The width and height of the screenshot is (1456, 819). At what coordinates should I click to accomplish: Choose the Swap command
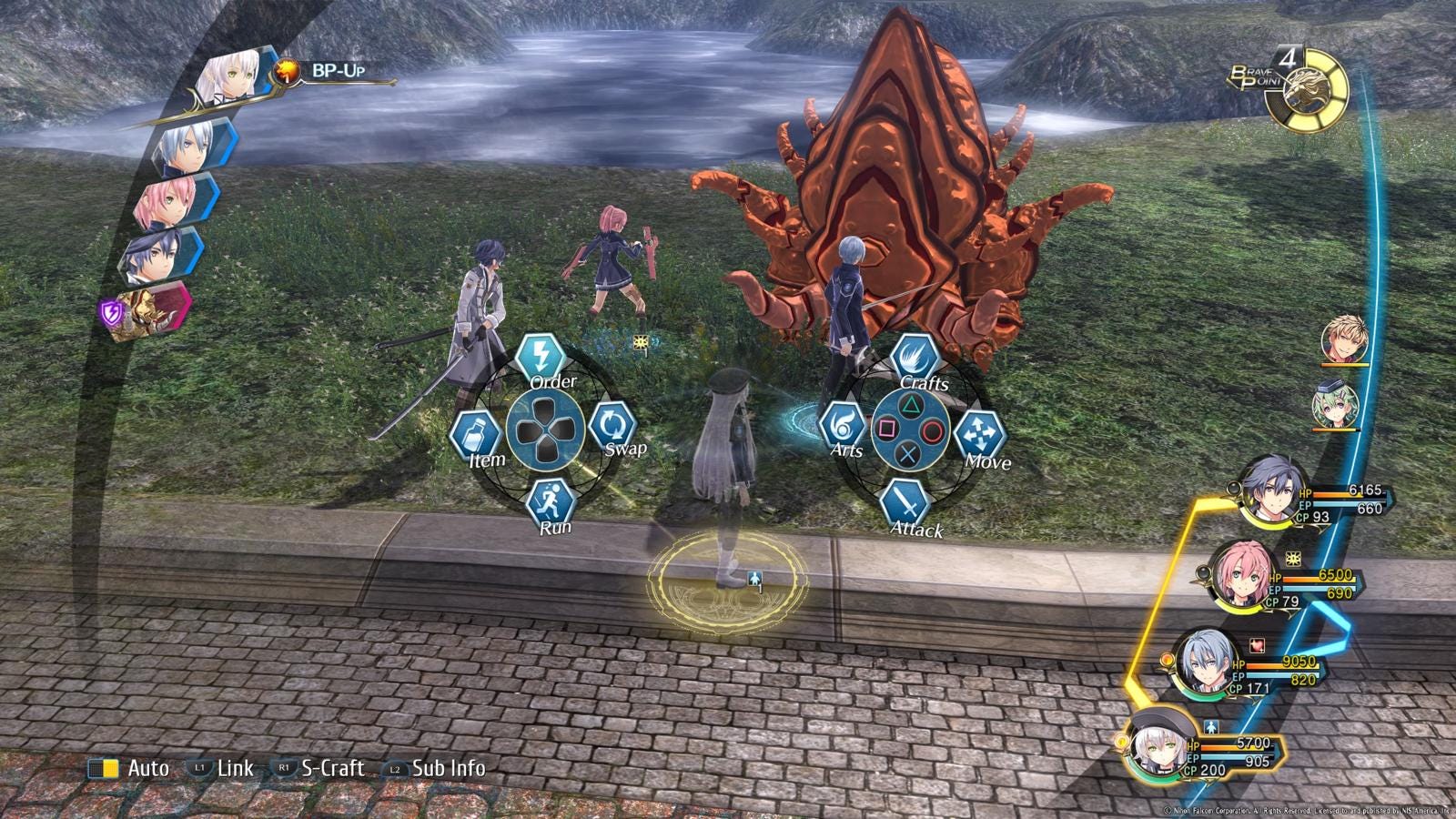[x=613, y=425]
